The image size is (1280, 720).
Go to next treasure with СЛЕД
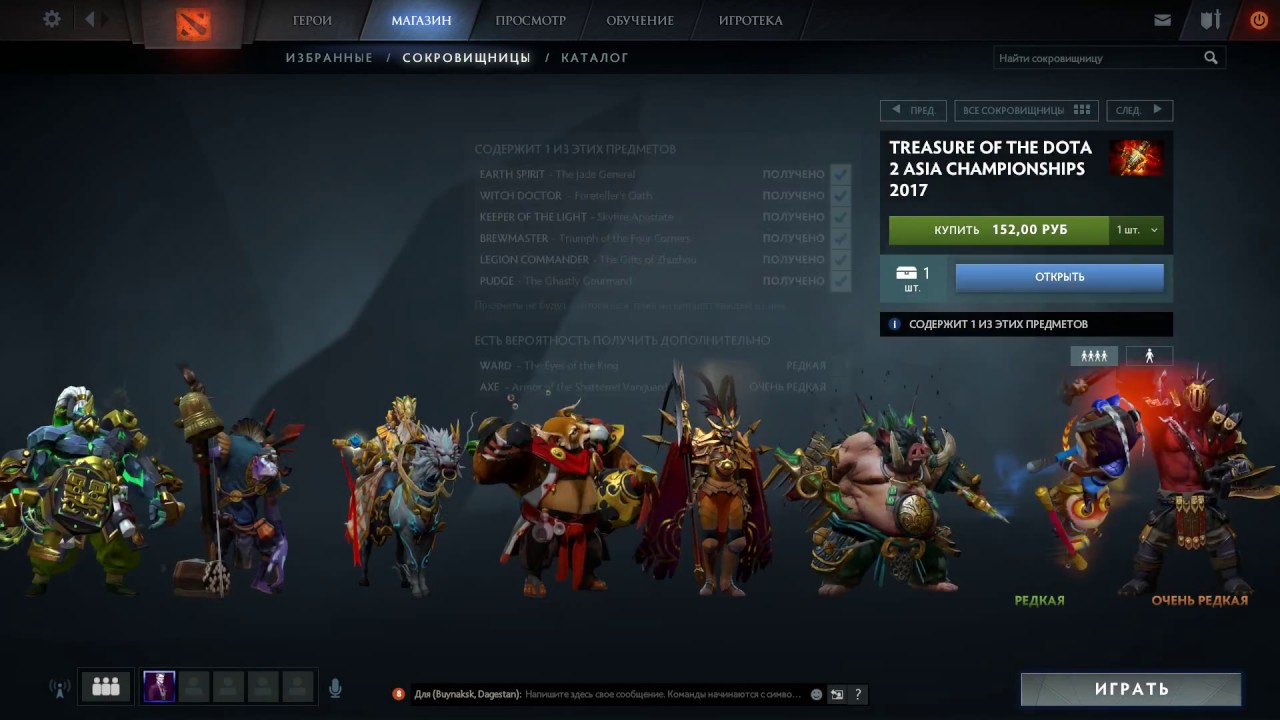click(x=1138, y=110)
